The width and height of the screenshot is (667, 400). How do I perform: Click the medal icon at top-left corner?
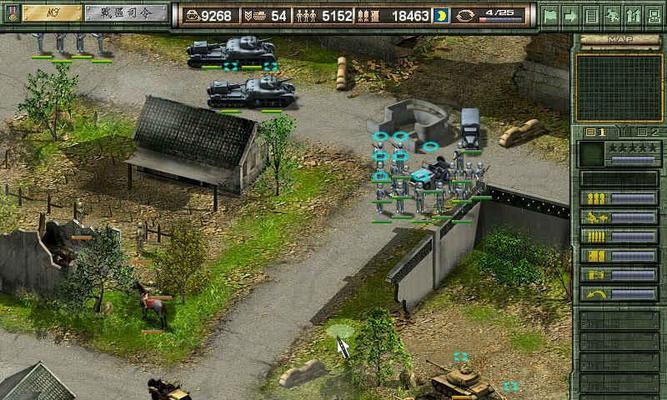click(12, 13)
